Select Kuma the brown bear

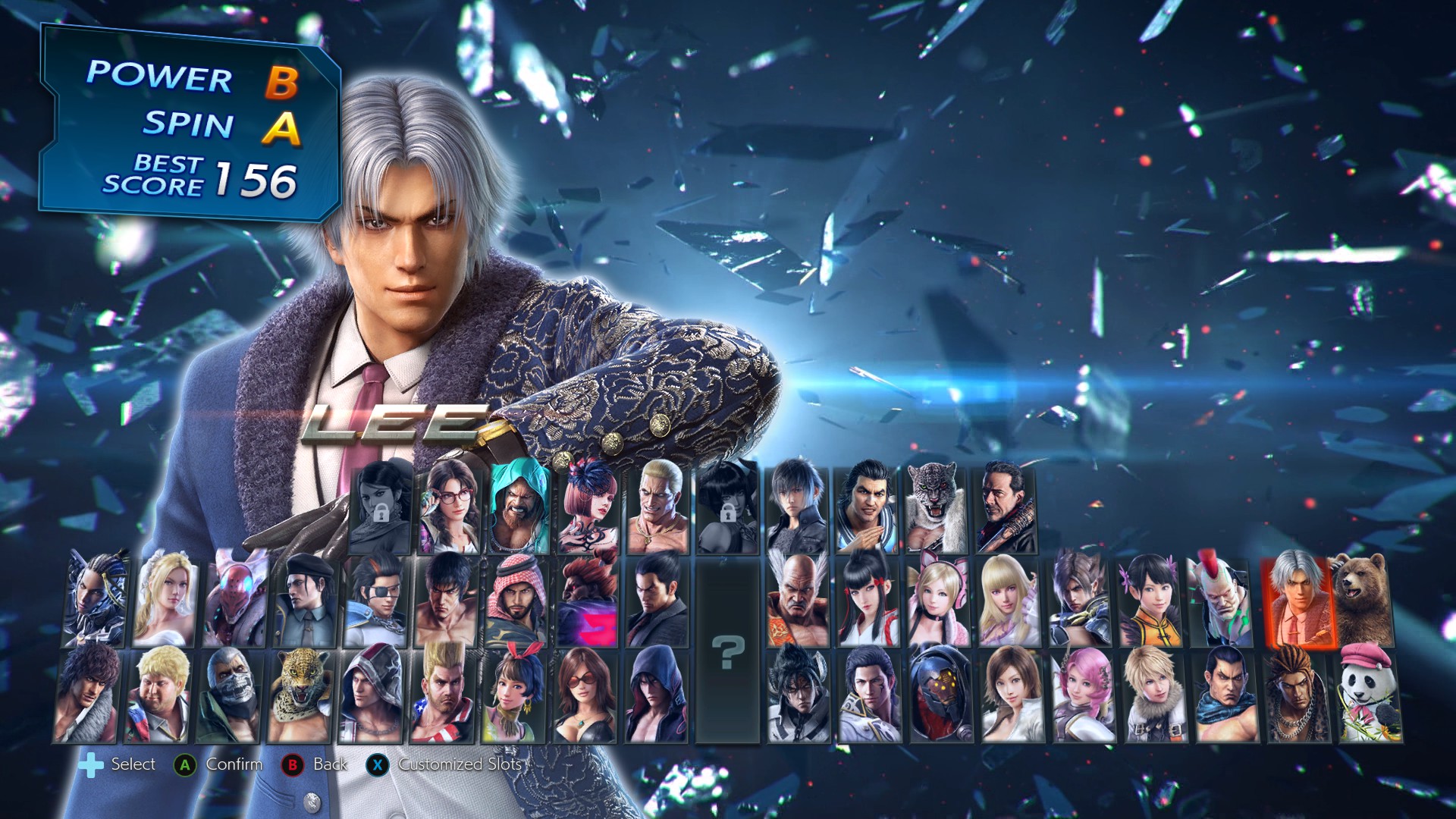1363,601
